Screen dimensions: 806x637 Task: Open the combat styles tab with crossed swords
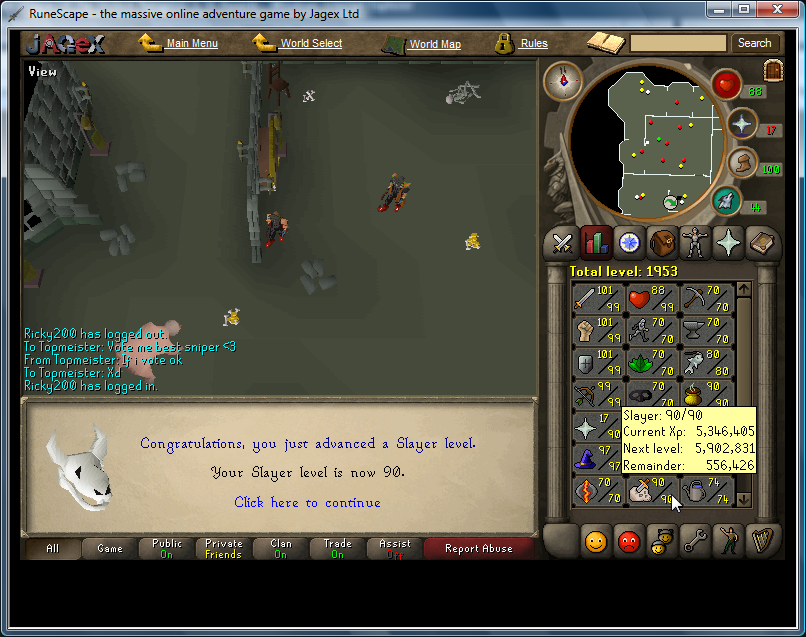pos(562,243)
